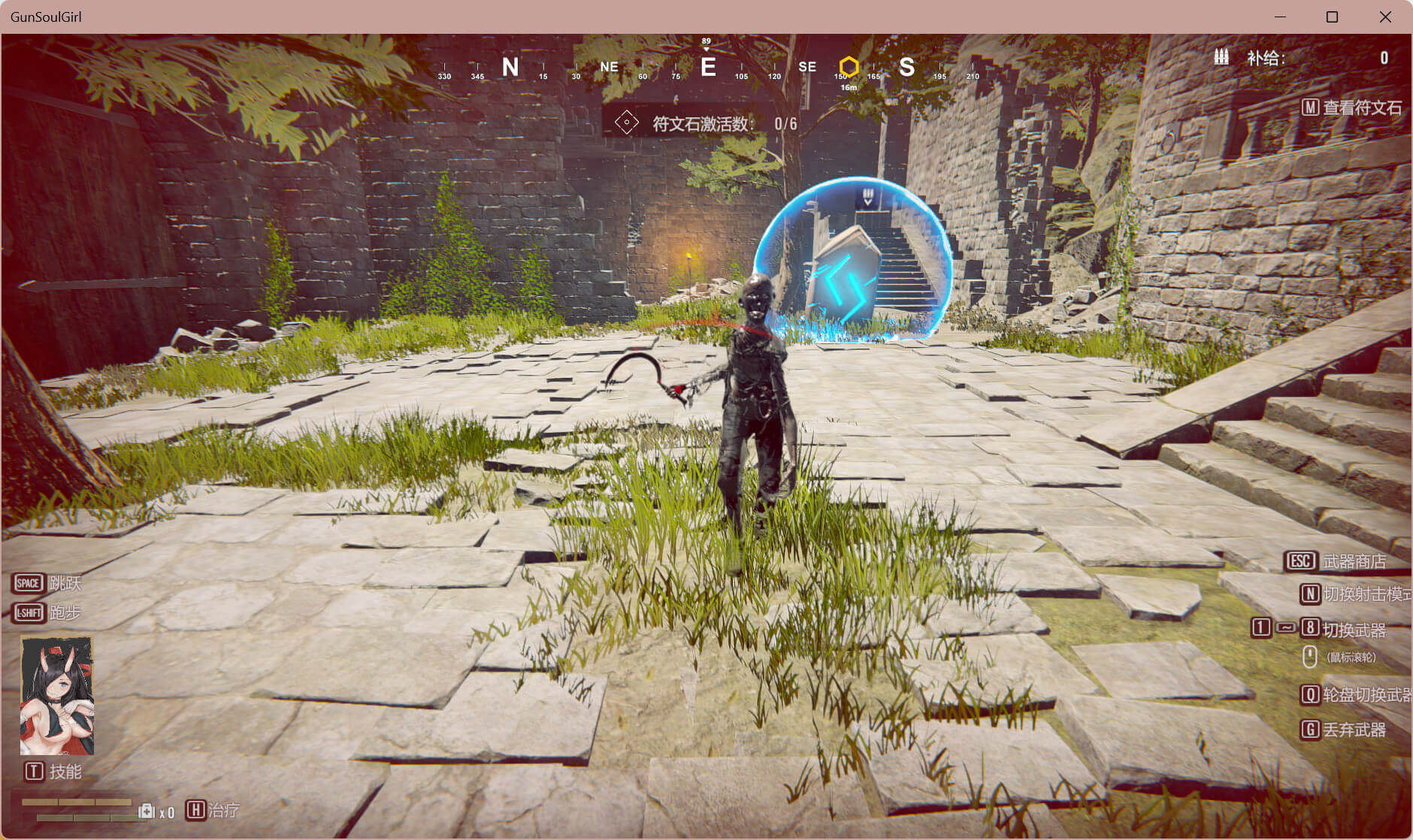Click the character portrait of the horned girl
The image size is (1413, 840).
point(57,696)
